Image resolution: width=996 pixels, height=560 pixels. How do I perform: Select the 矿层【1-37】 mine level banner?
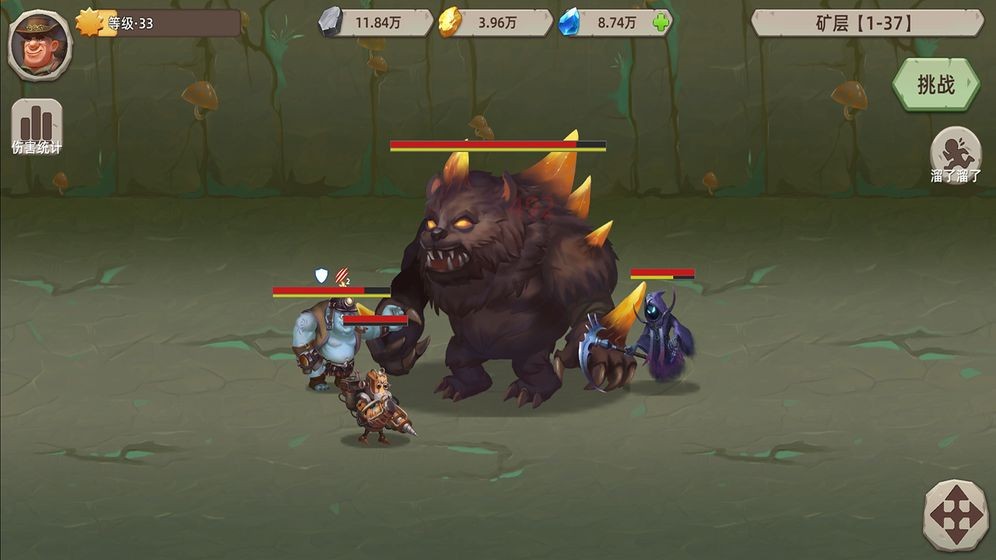click(866, 22)
